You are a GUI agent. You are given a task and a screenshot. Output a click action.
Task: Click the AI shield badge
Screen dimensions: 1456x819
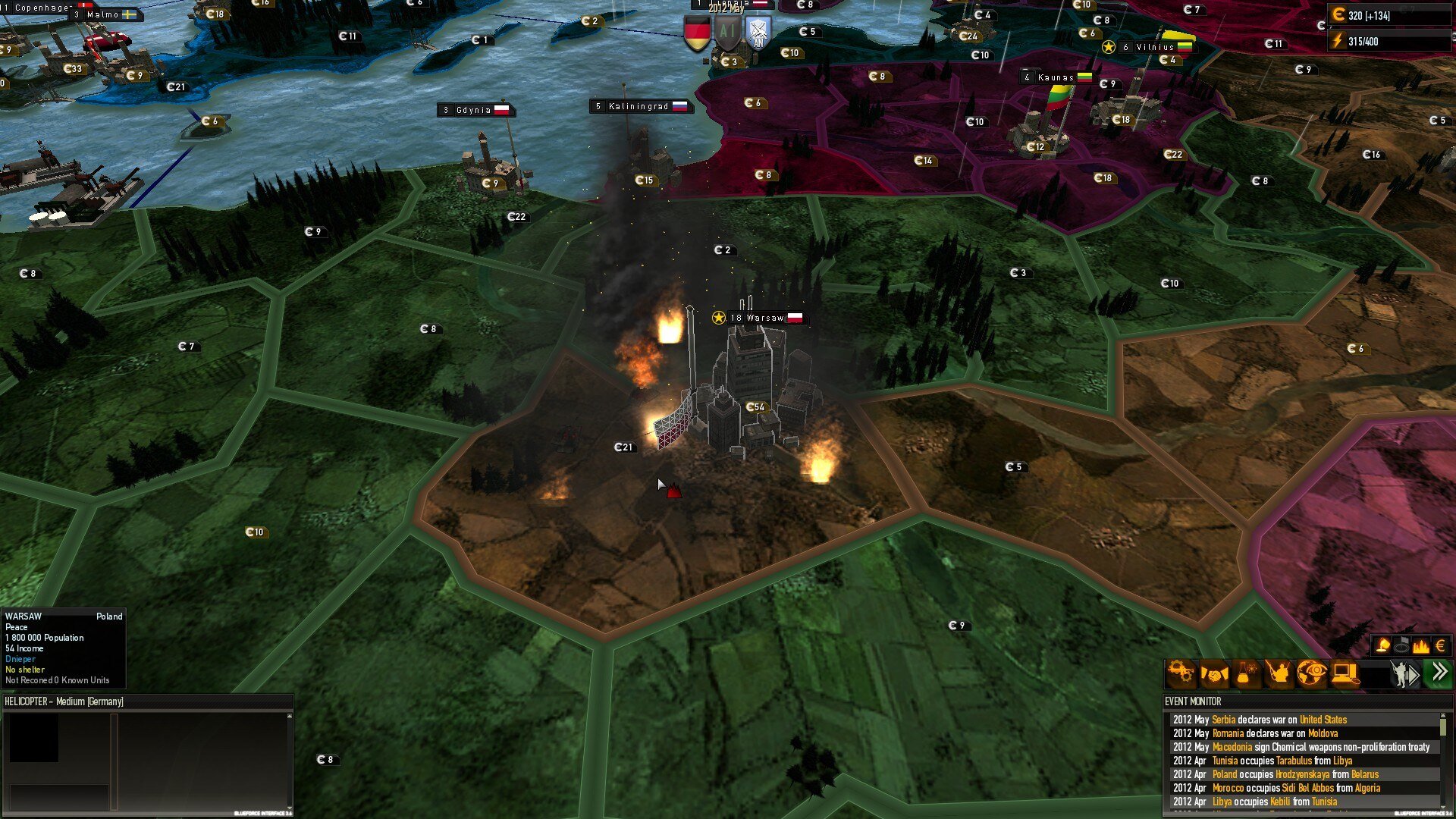point(727,33)
